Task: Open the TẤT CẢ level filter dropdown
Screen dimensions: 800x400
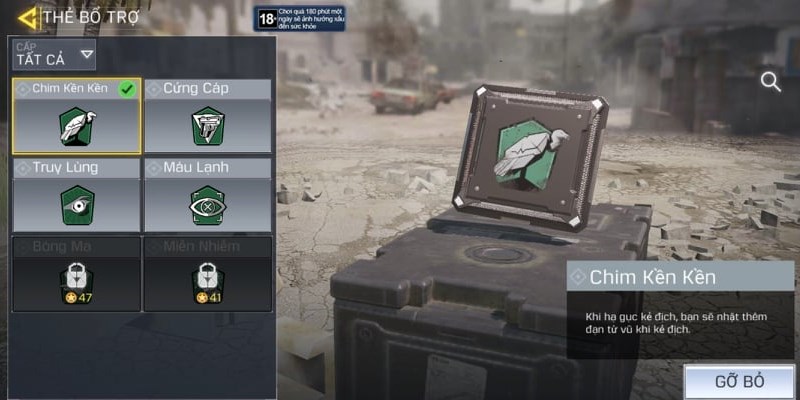Action: 54,54
